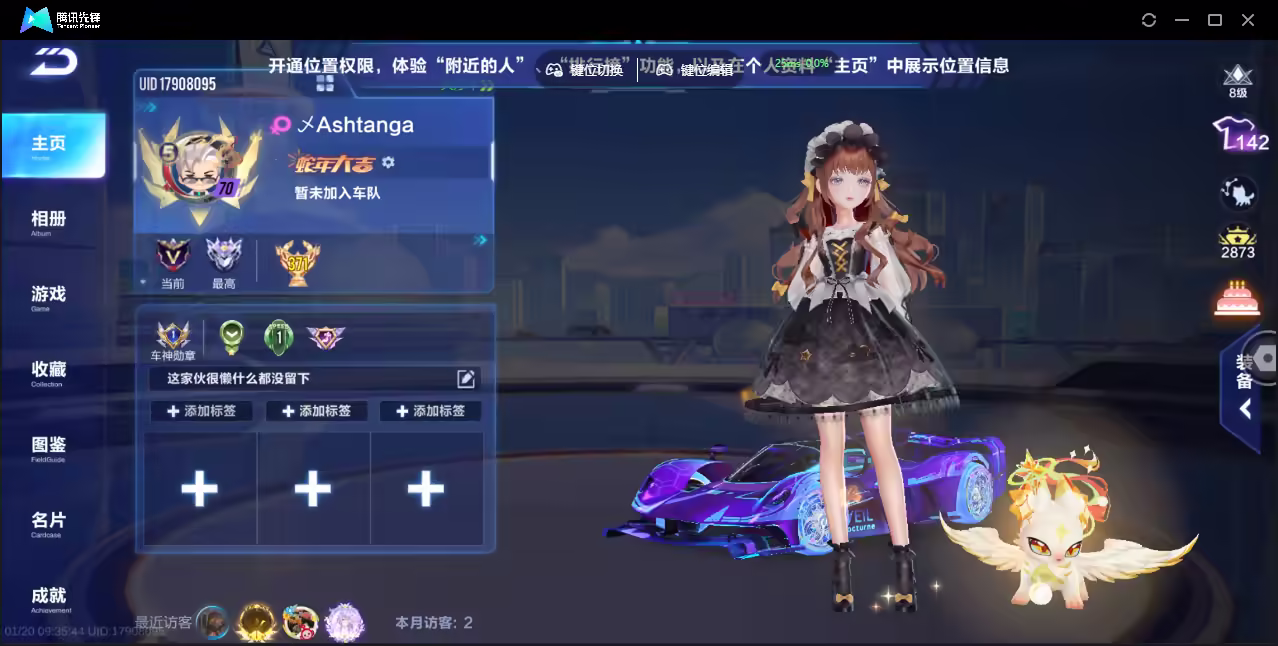1278x646 pixels.
Task: Open the 名片 card tab
Action: (x=49, y=522)
